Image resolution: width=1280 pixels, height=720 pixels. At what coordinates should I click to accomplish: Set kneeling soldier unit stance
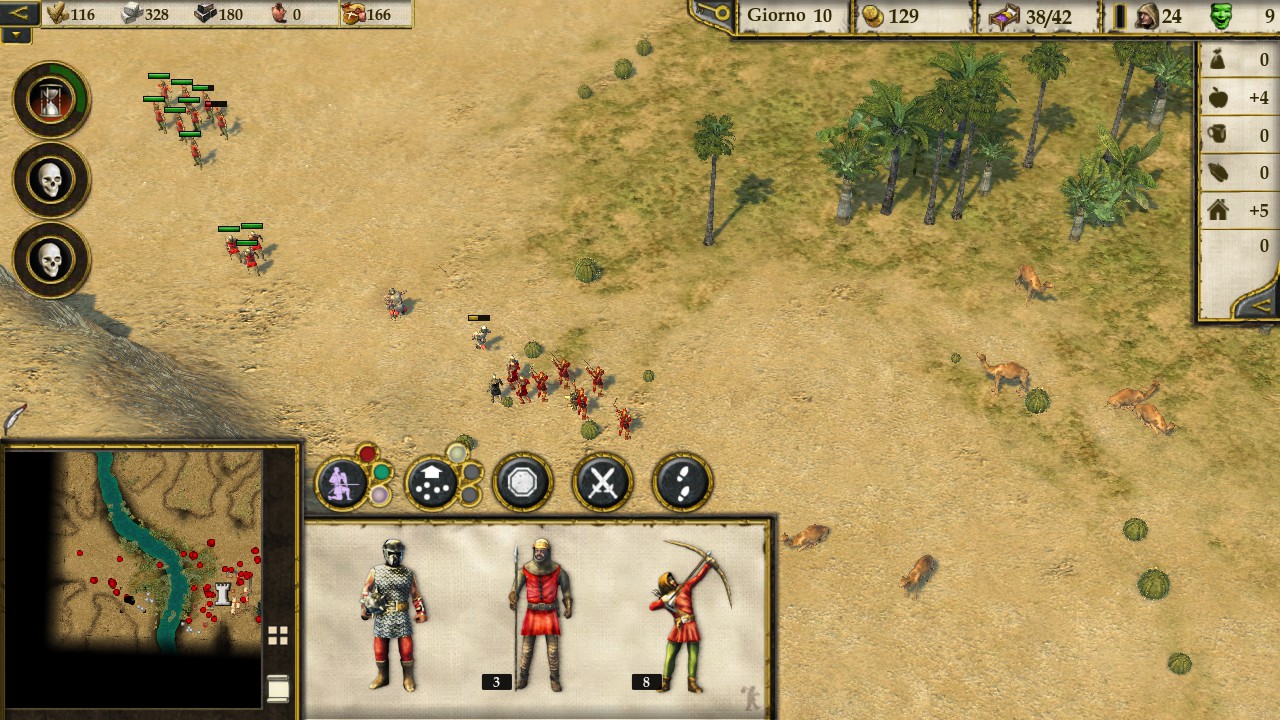point(342,483)
